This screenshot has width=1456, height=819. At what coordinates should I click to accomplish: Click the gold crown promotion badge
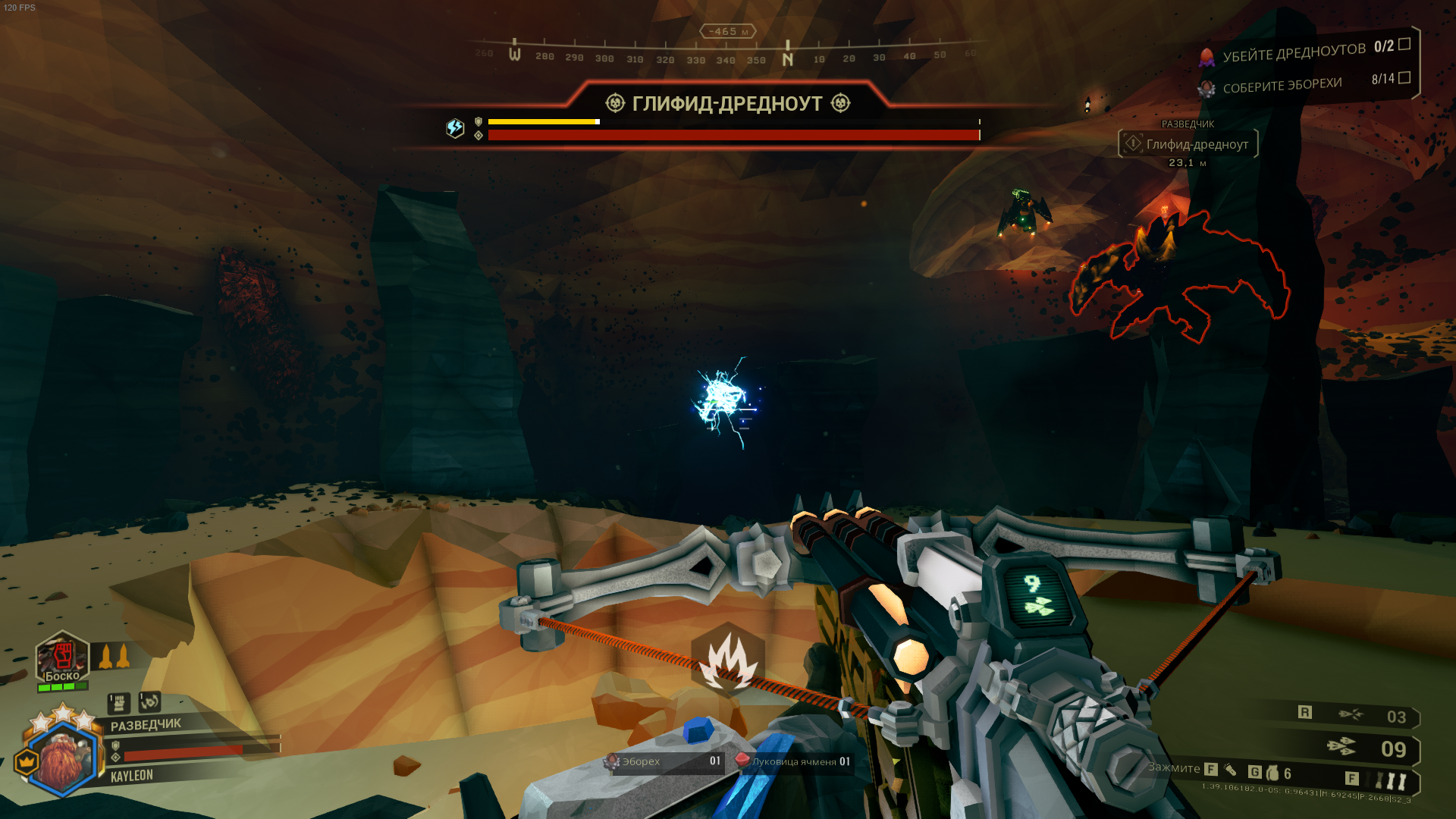(x=27, y=761)
